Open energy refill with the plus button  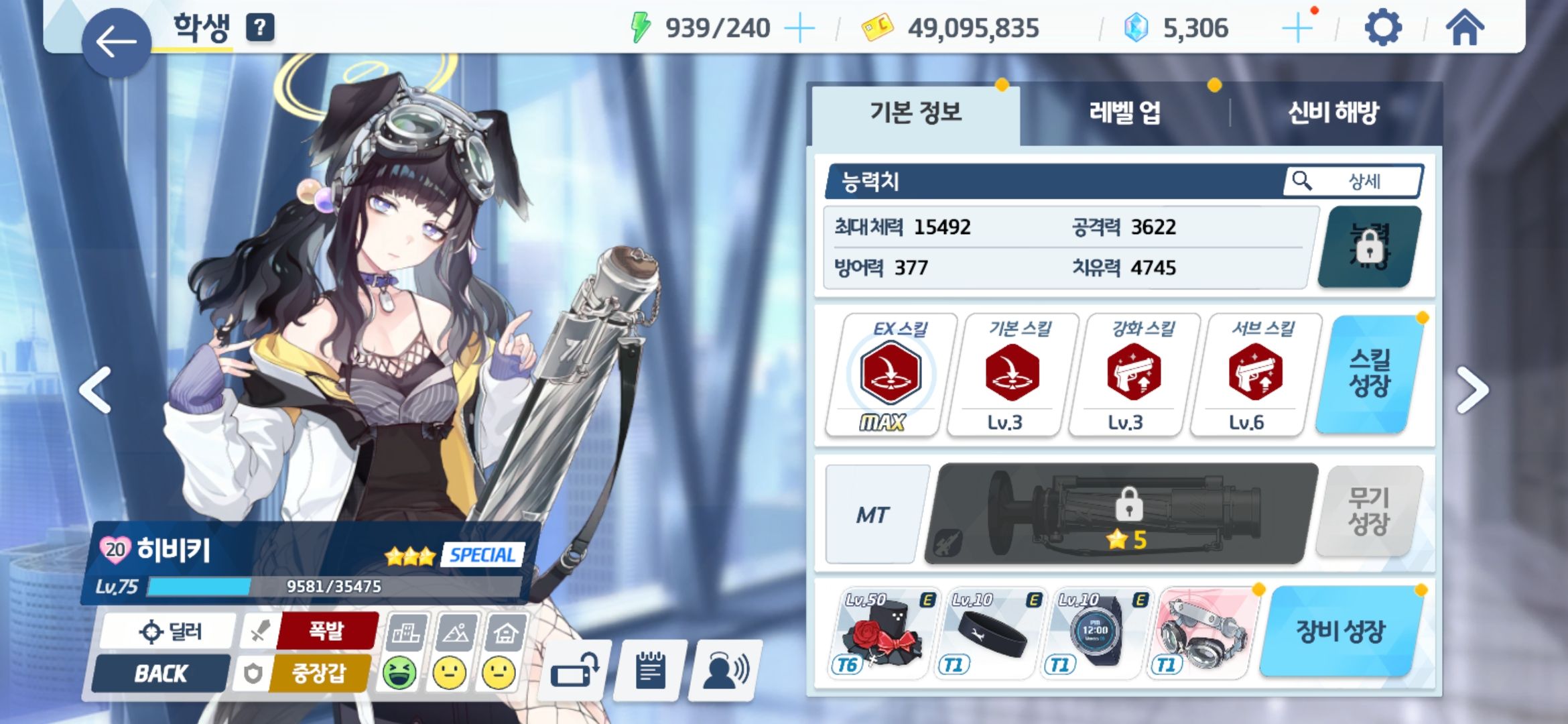(798, 28)
